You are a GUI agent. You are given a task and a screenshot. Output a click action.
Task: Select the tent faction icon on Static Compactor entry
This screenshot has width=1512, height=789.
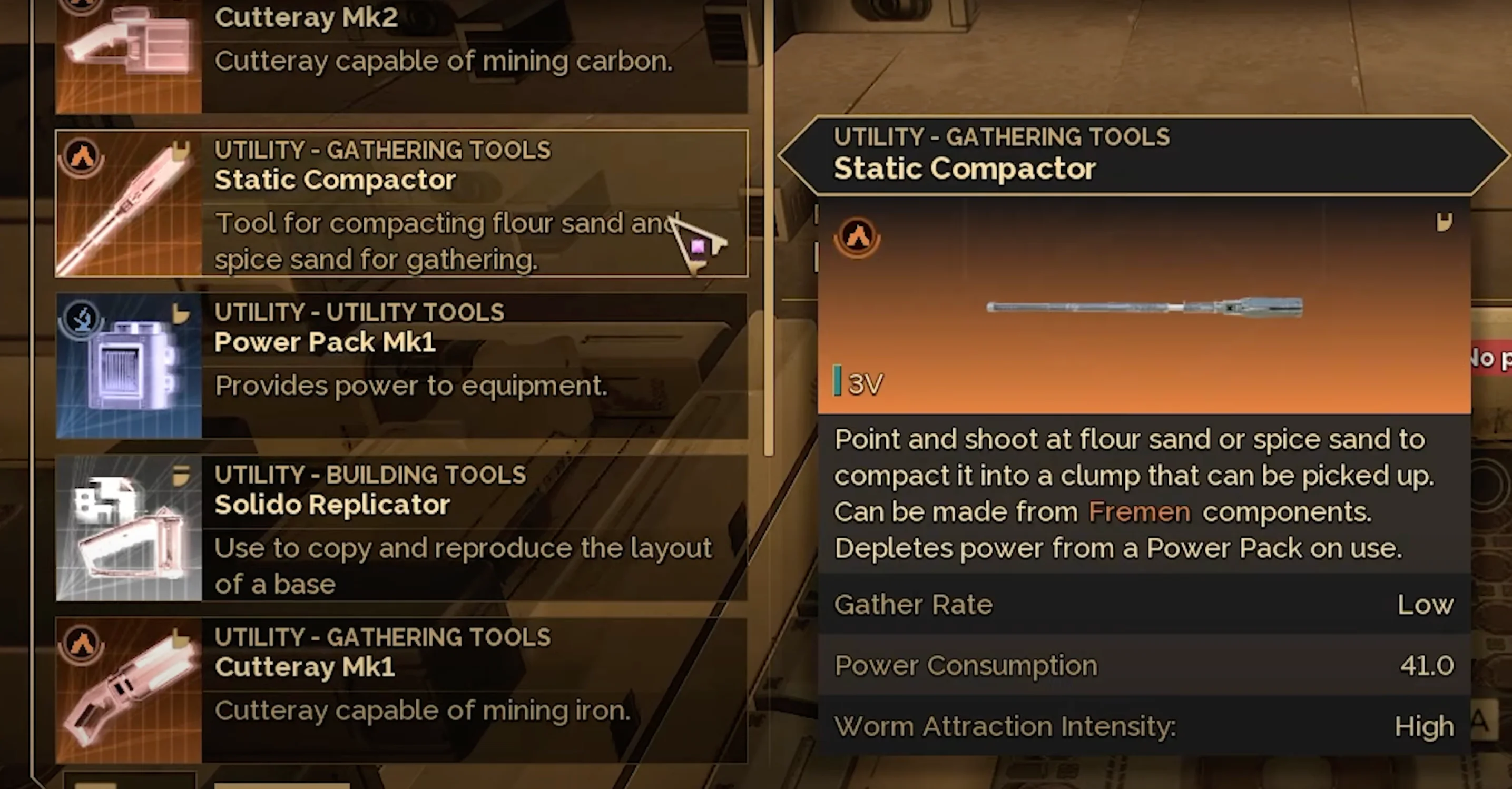coord(82,157)
